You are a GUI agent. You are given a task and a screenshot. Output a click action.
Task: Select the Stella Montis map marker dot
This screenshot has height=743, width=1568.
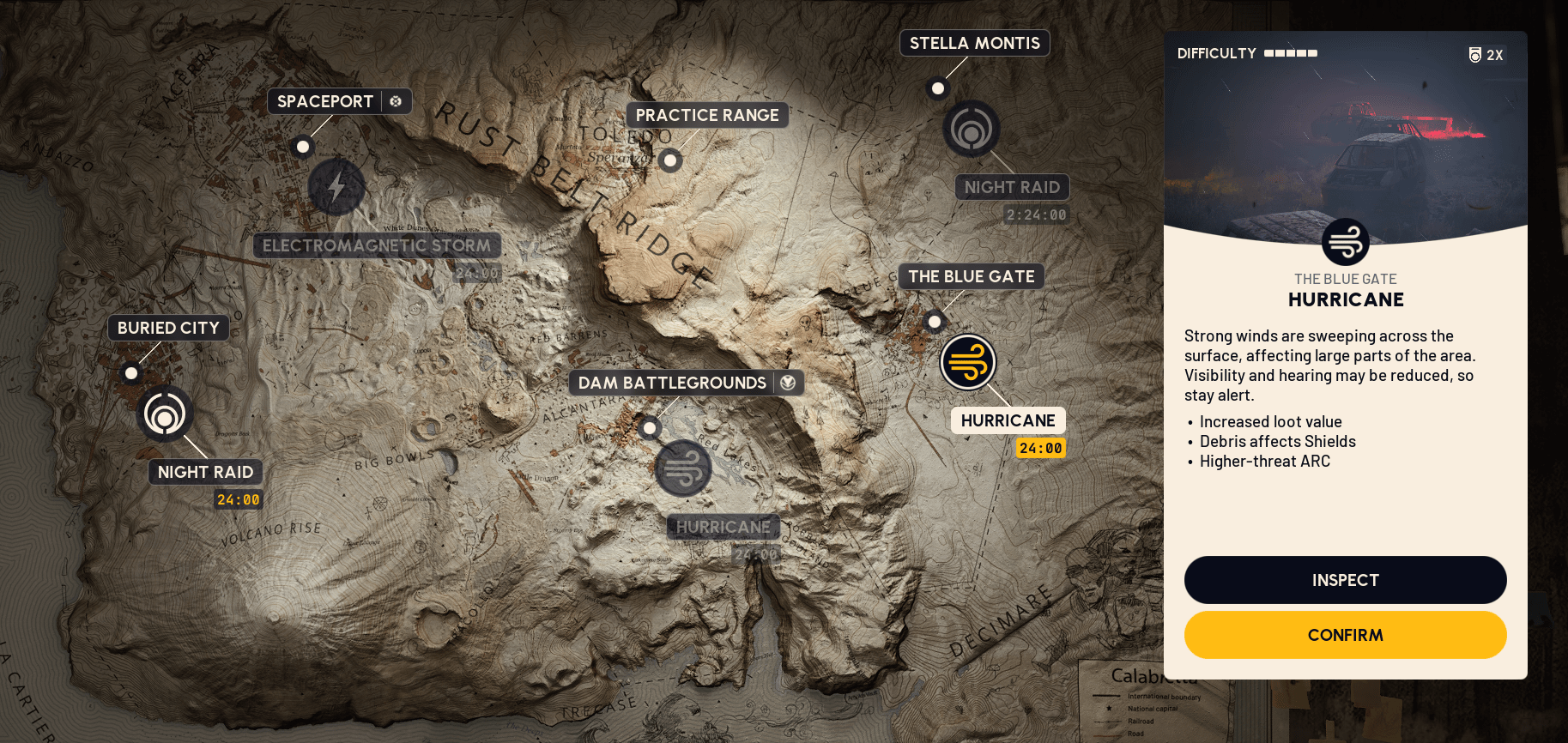click(937, 88)
